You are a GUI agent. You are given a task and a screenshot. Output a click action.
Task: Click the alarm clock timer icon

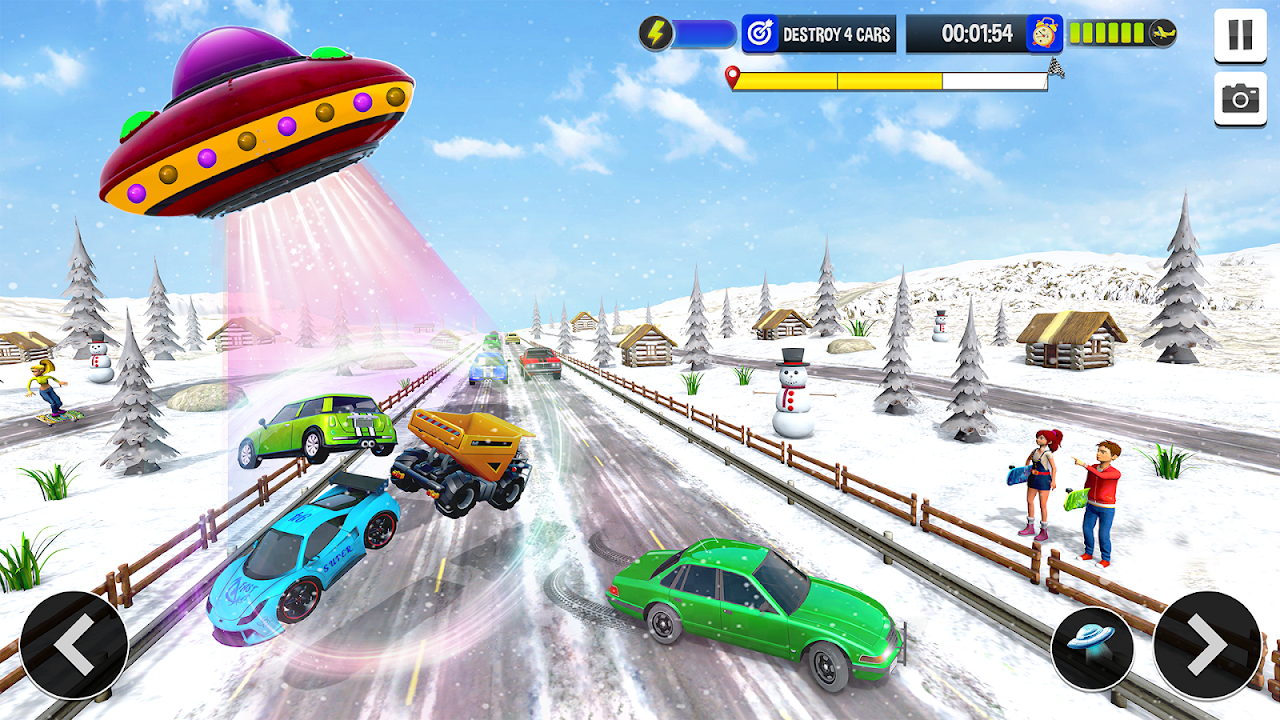(1043, 32)
